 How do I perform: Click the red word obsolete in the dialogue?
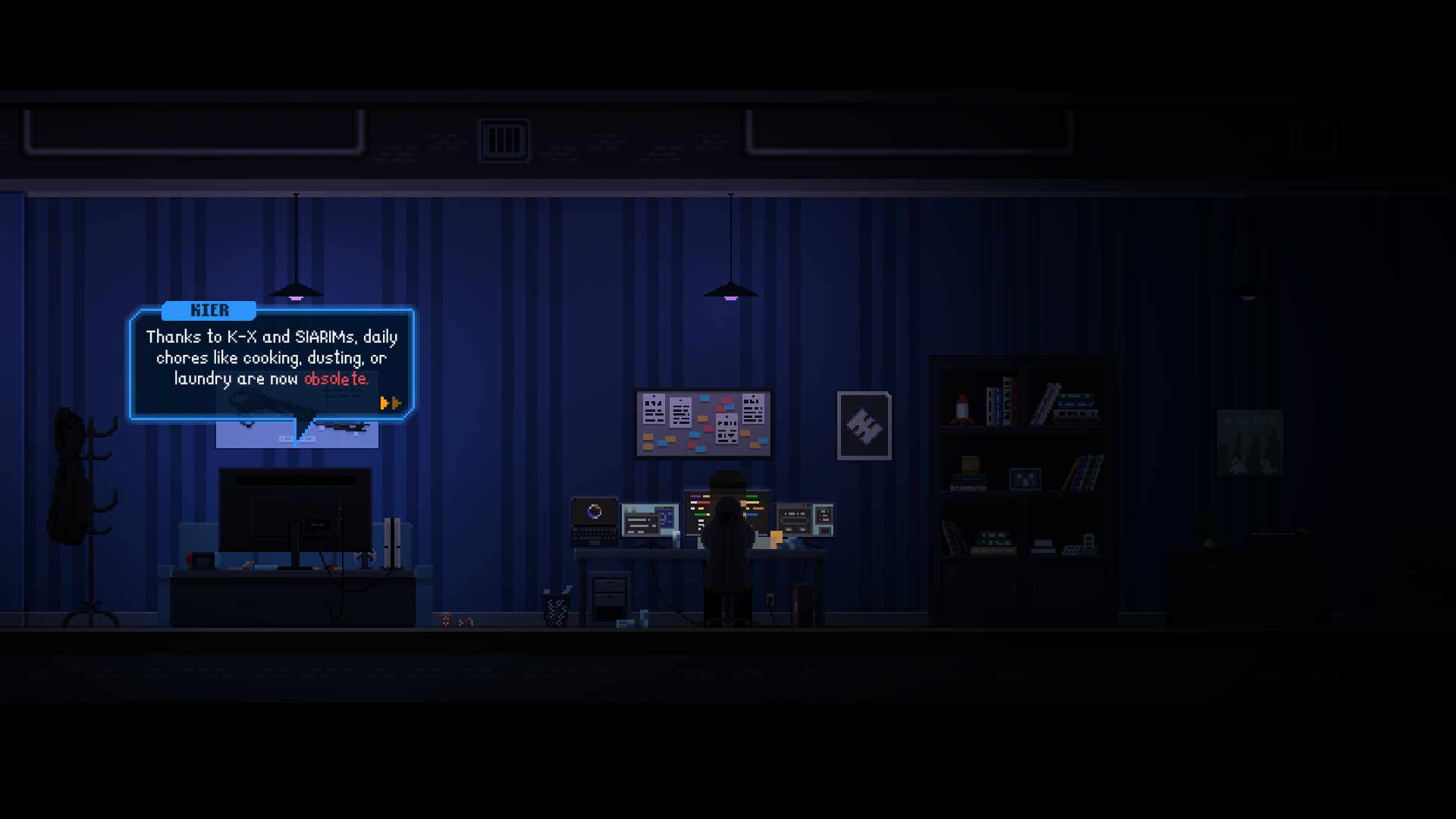click(336, 380)
